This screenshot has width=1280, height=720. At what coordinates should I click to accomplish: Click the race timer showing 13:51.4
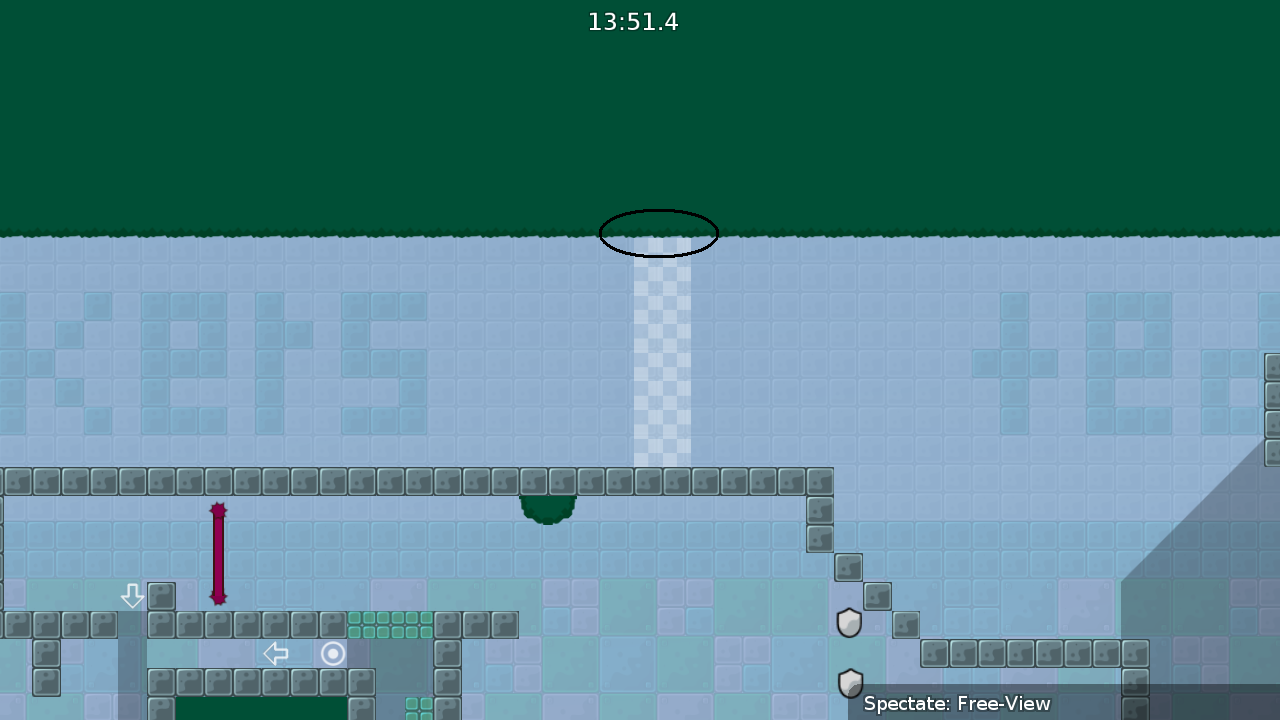pos(632,22)
